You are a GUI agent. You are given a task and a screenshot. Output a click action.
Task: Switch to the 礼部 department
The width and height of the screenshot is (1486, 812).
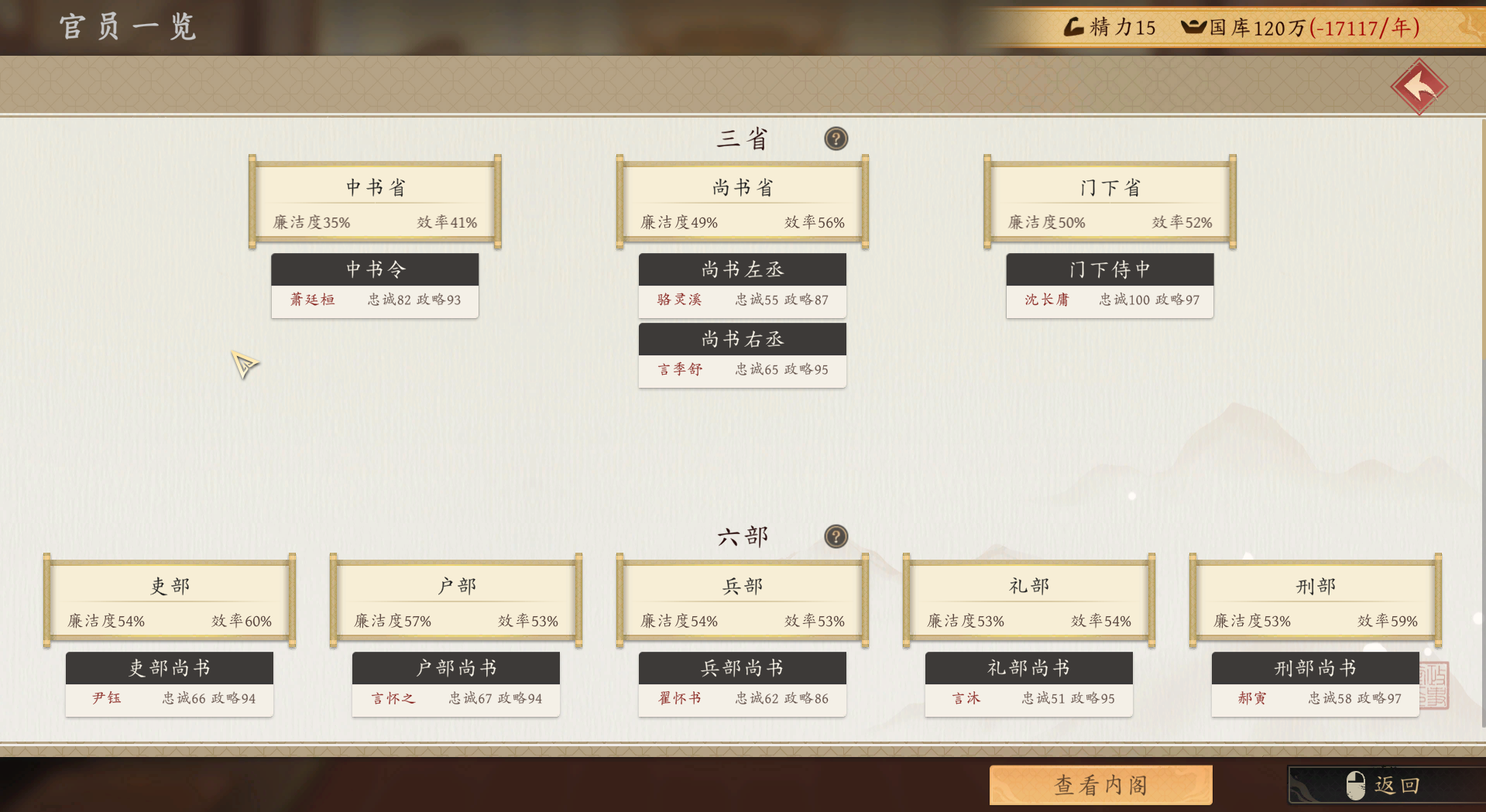point(1028,586)
